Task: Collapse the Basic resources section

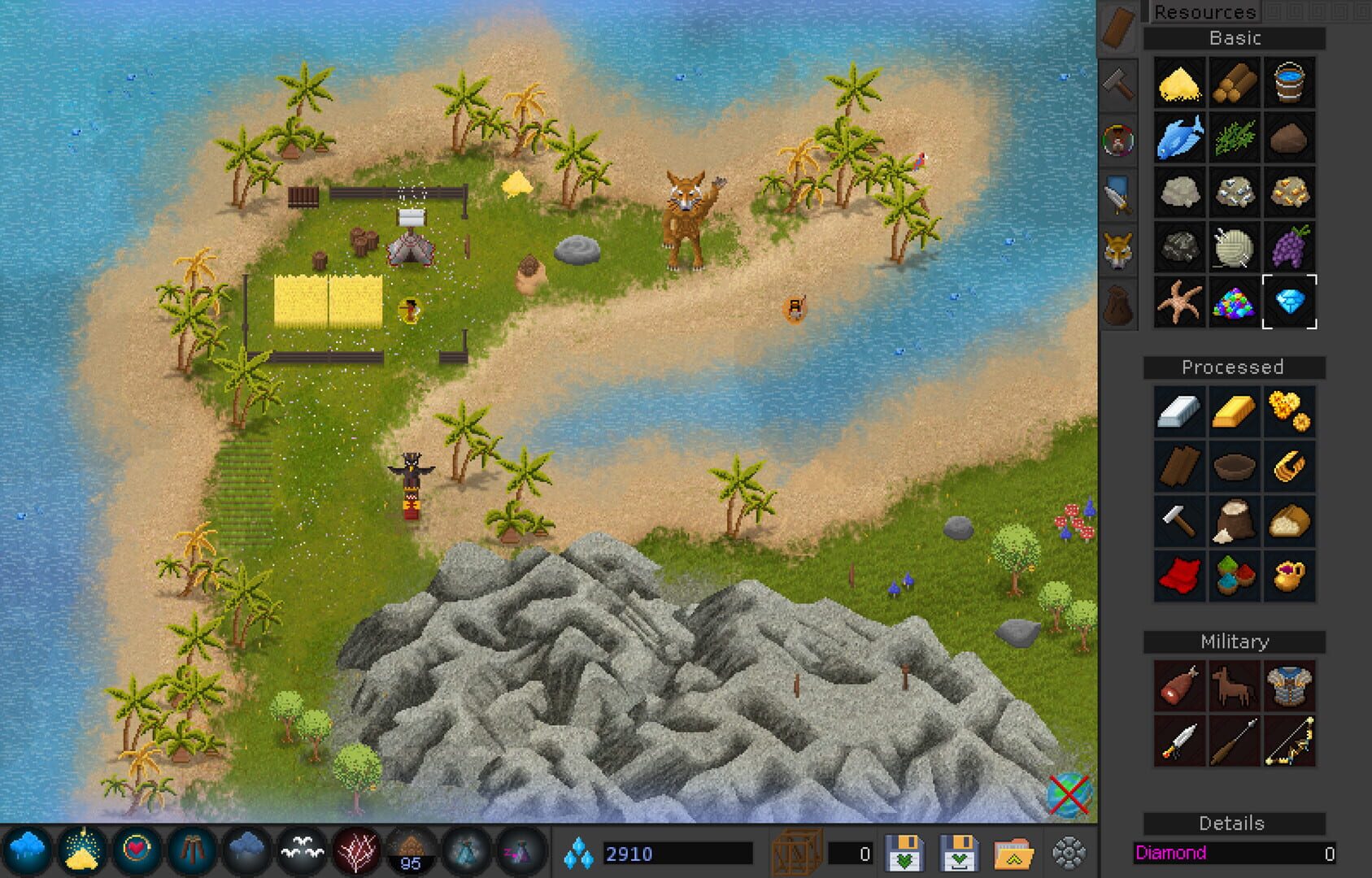Action: [x=1235, y=37]
